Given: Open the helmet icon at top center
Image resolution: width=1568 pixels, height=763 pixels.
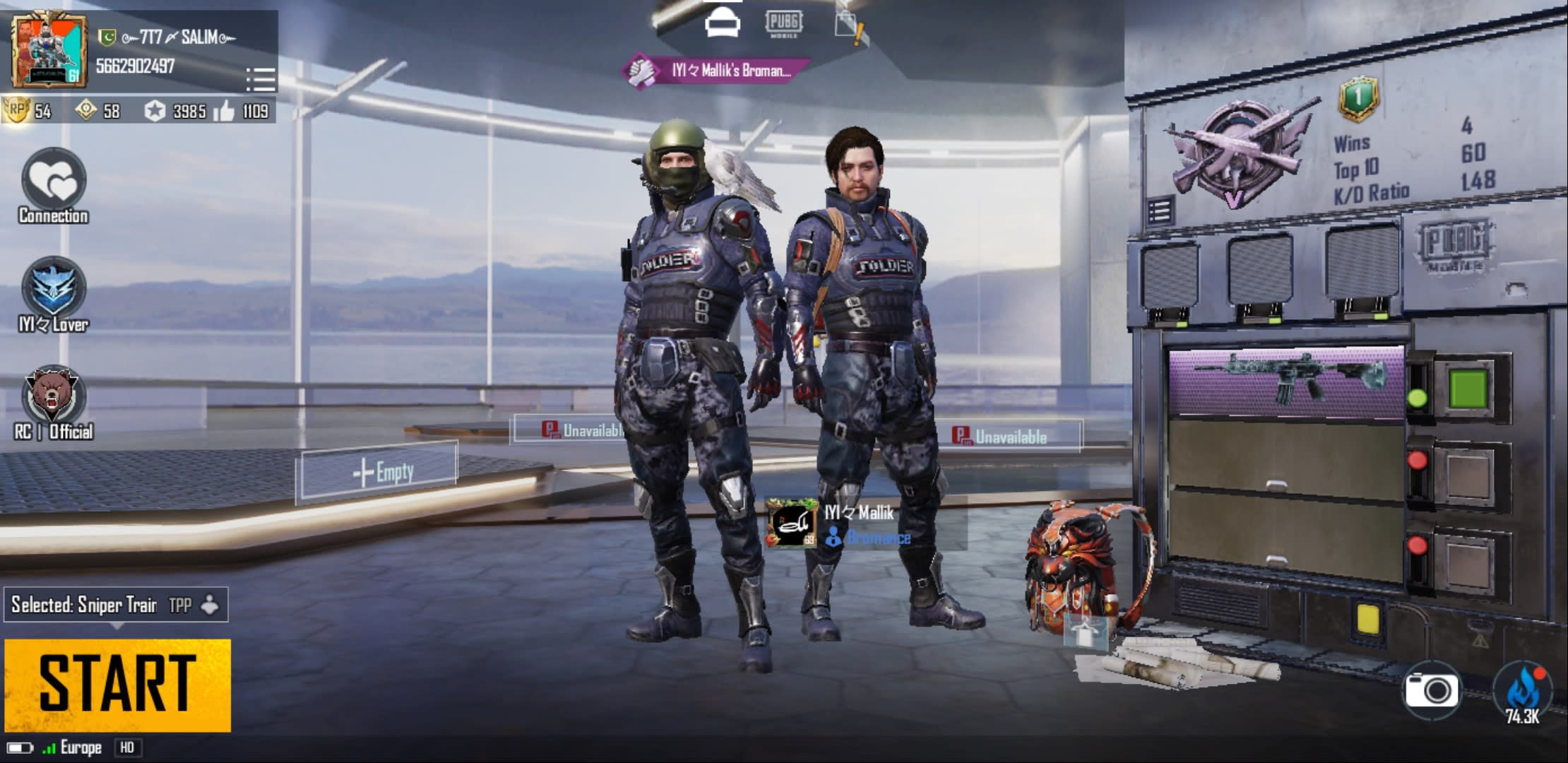Looking at the screenshot, I should [x=723, y=23].
